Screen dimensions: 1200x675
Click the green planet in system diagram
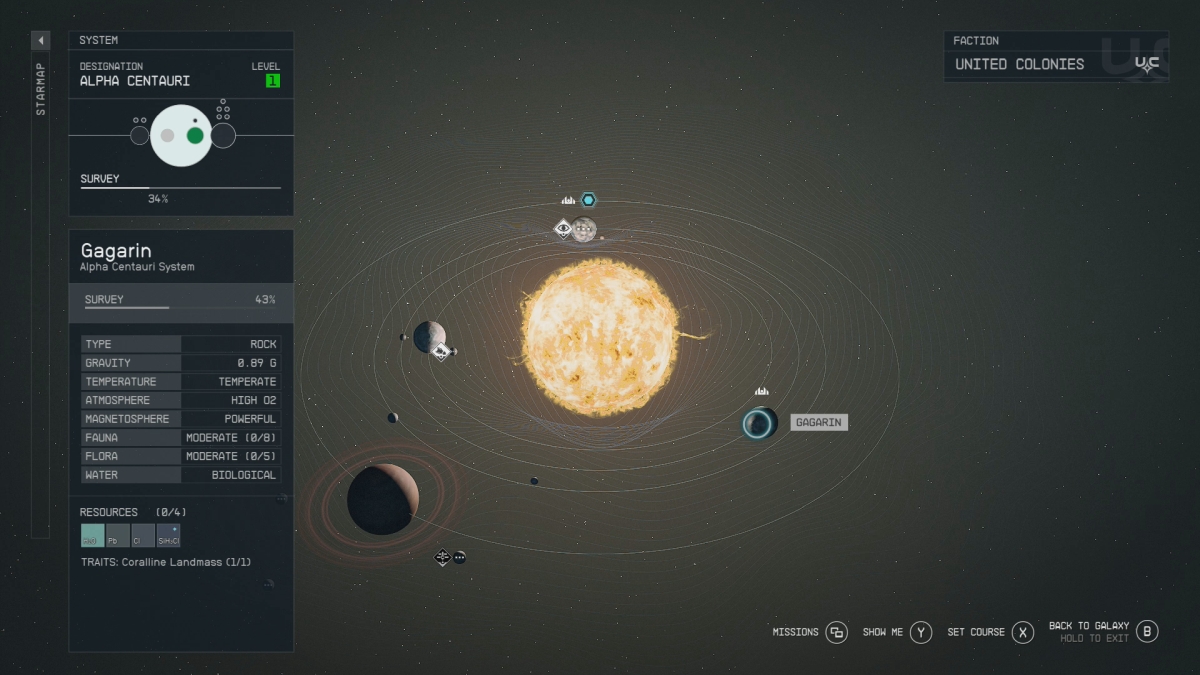click(x=195, y=135)
